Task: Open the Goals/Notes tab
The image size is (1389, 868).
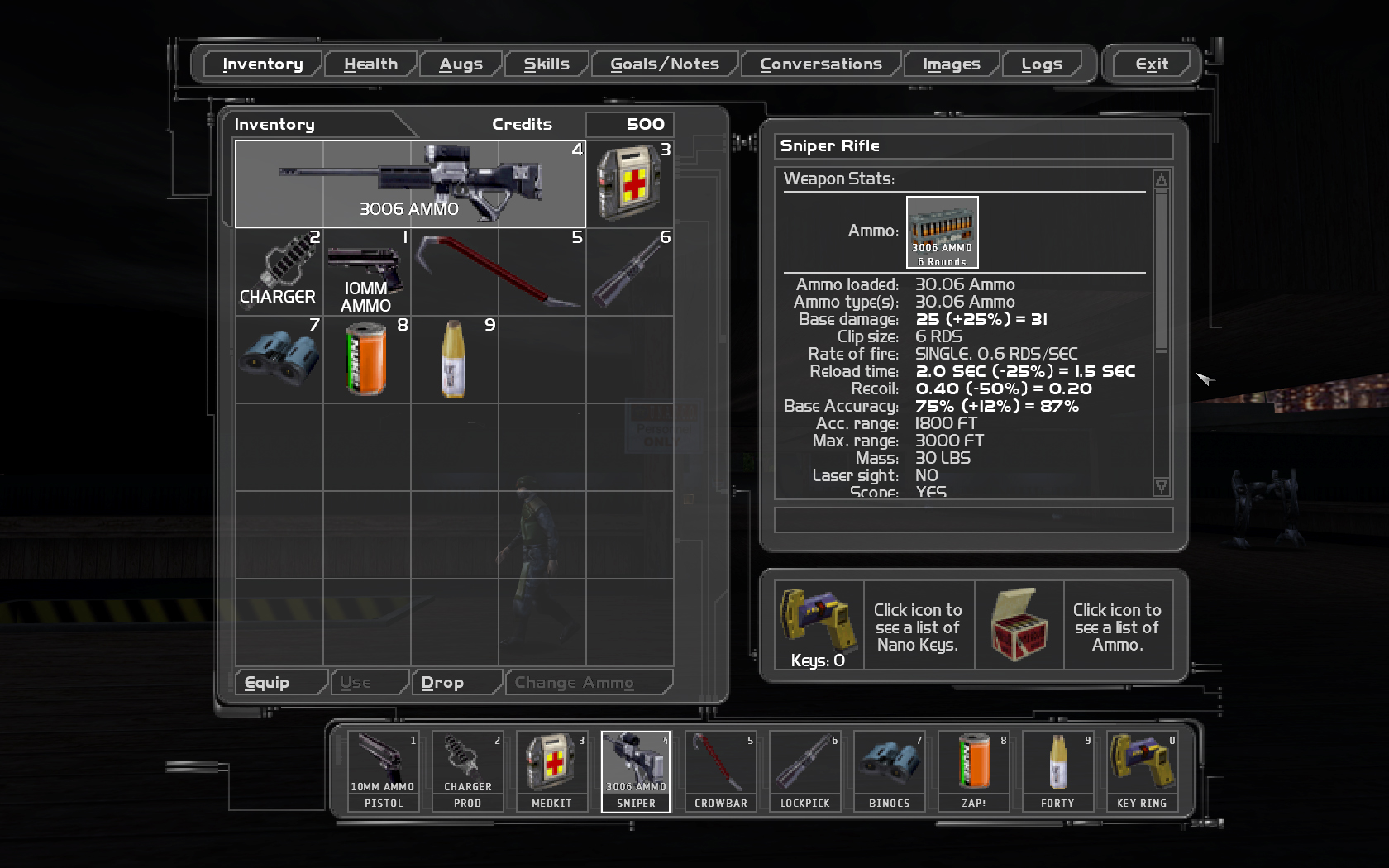Action: [x=665, y=64]
